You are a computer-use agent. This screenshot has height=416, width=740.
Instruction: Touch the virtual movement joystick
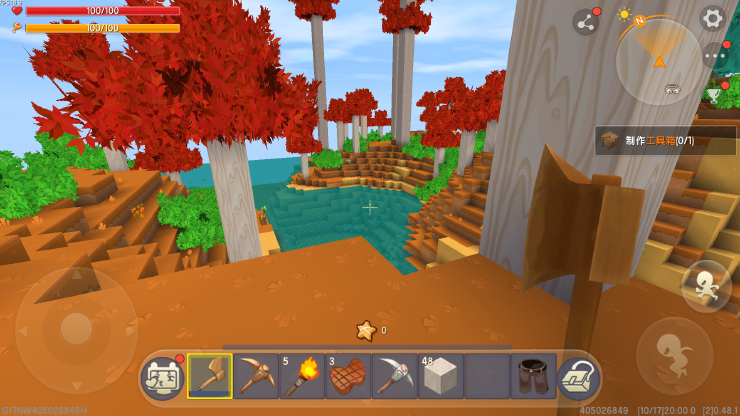(75, 330)
